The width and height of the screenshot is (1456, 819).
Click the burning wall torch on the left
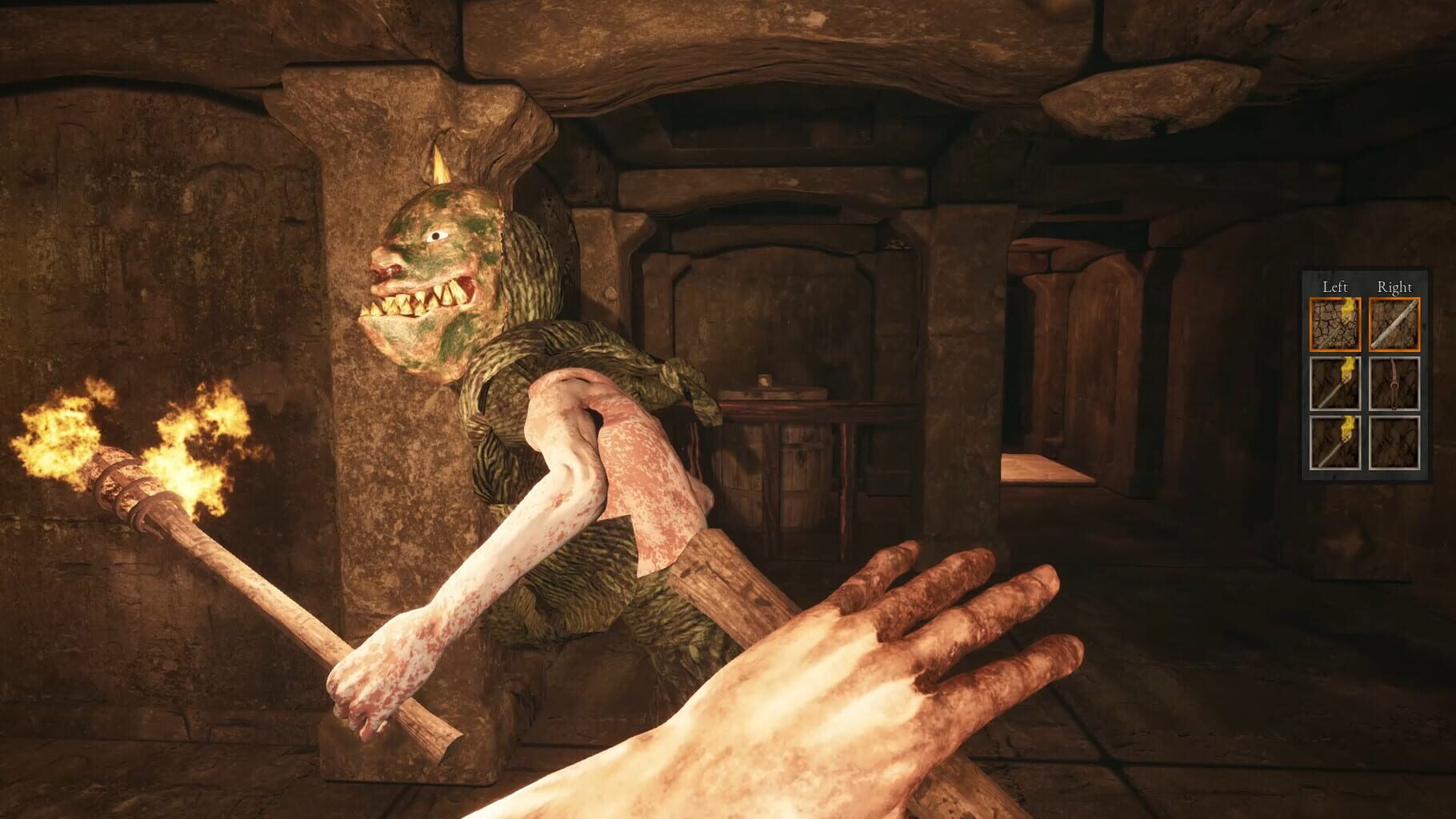coord(120,472)
